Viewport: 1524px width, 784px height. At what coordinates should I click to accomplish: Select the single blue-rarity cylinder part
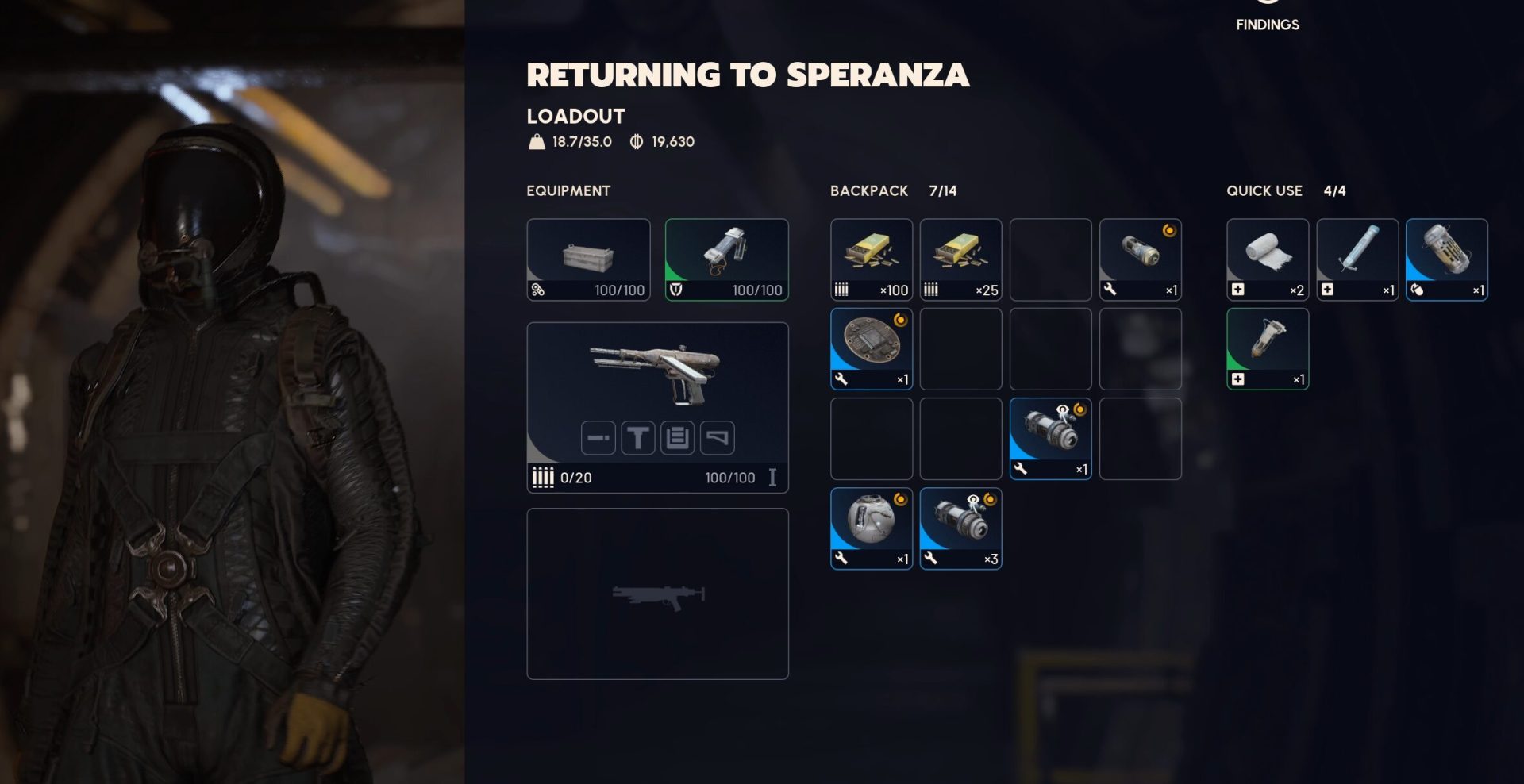click(x=1050, y=439)
